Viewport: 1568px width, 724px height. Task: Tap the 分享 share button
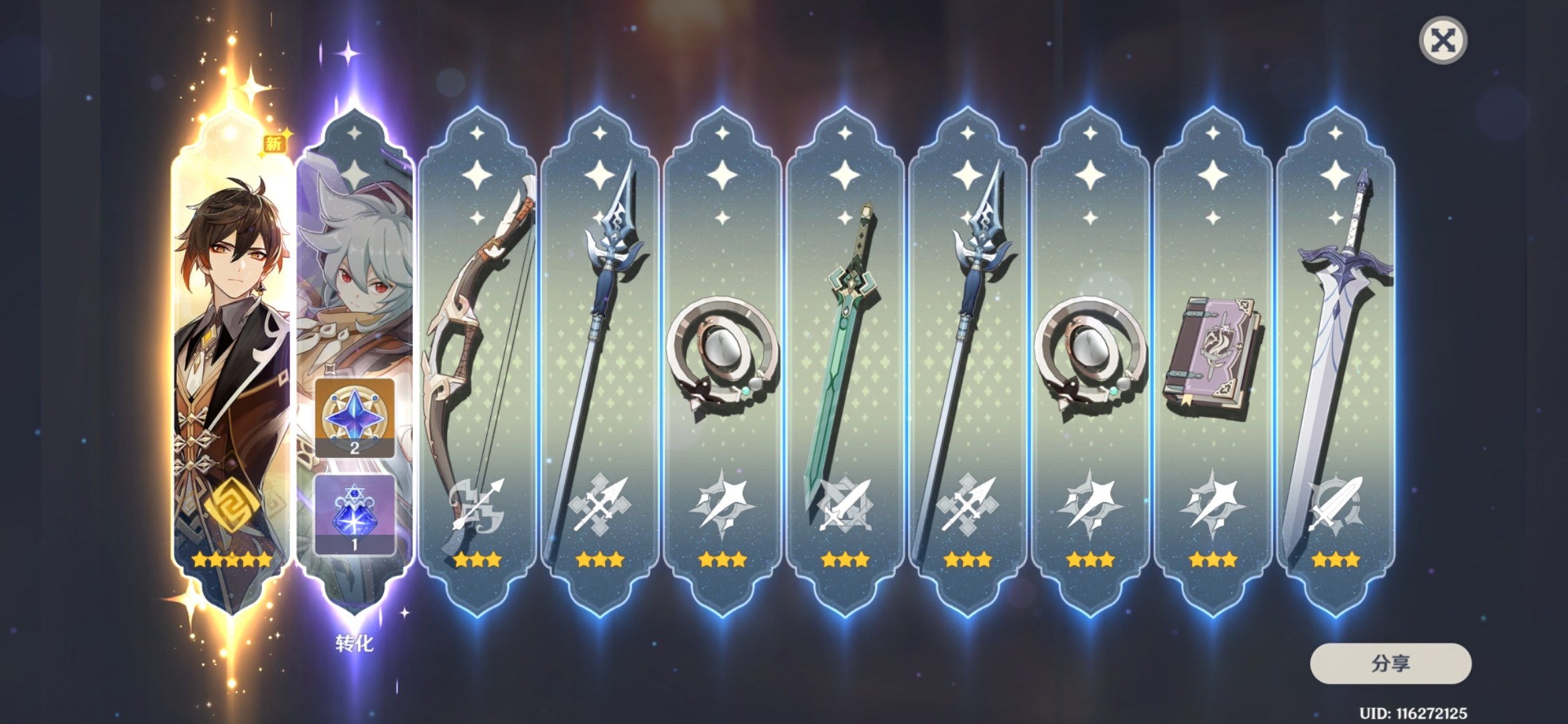[1390, 664]
